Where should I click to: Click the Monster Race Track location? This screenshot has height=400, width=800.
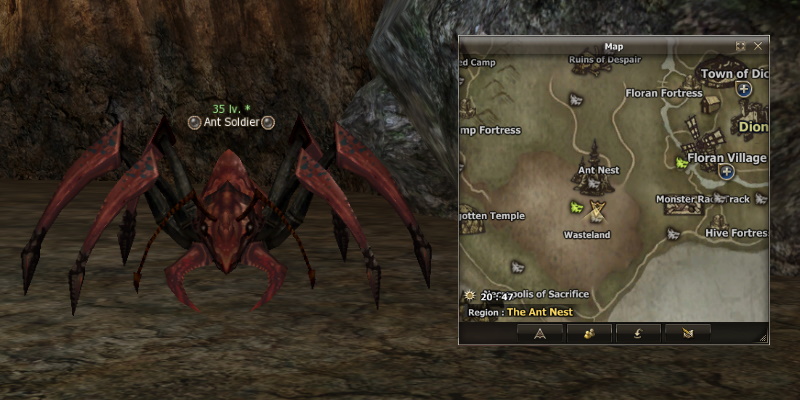[702, 199]
